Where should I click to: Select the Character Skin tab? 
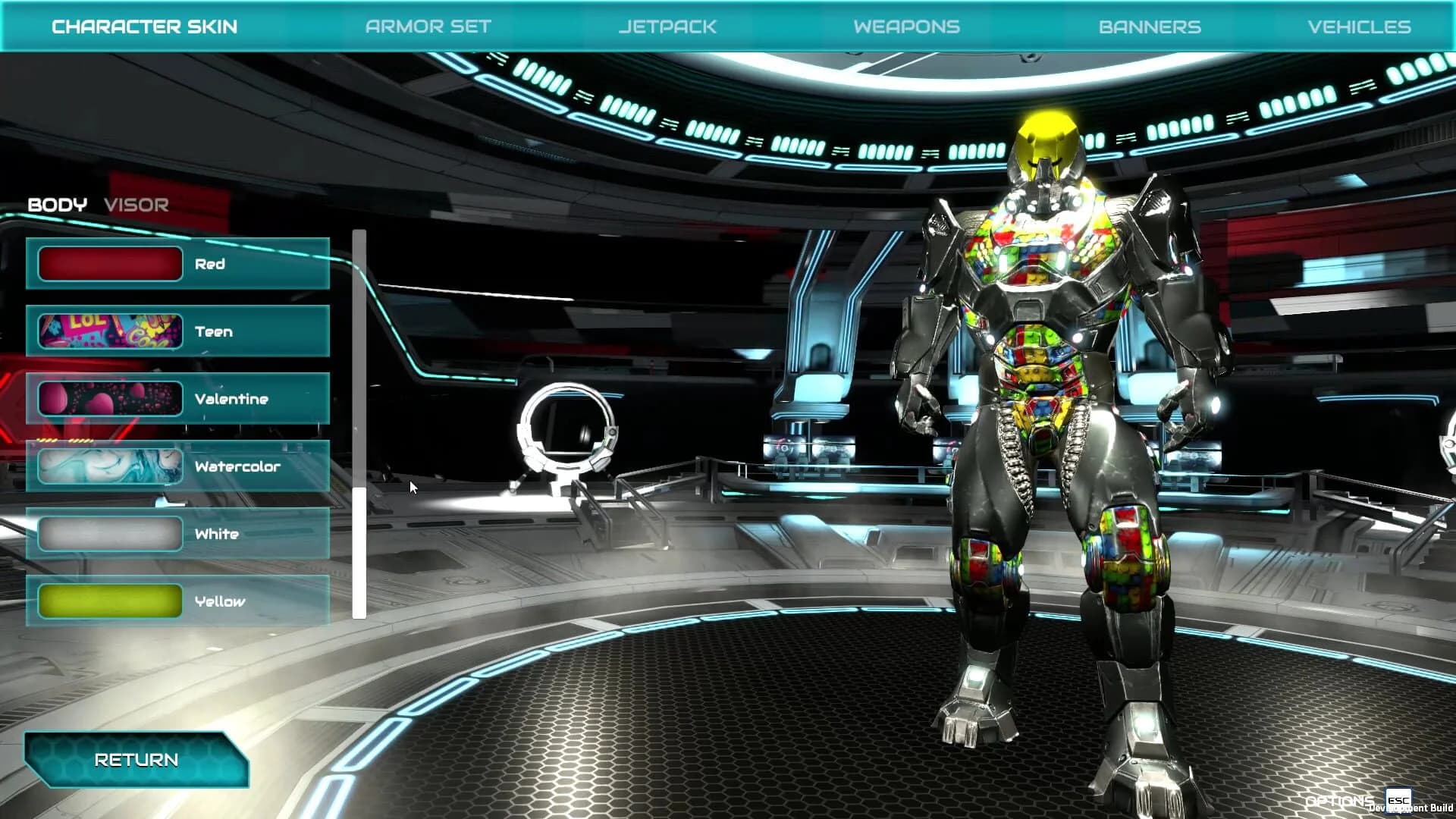(146, 26)
